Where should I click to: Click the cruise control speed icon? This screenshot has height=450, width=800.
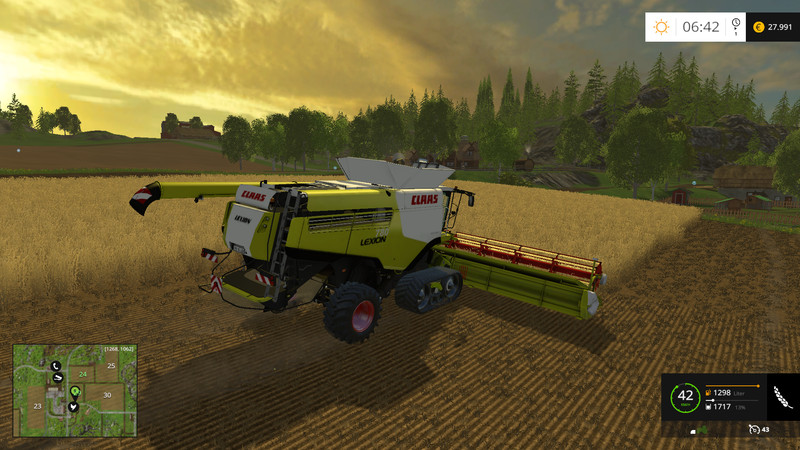(x=753, y=430)
